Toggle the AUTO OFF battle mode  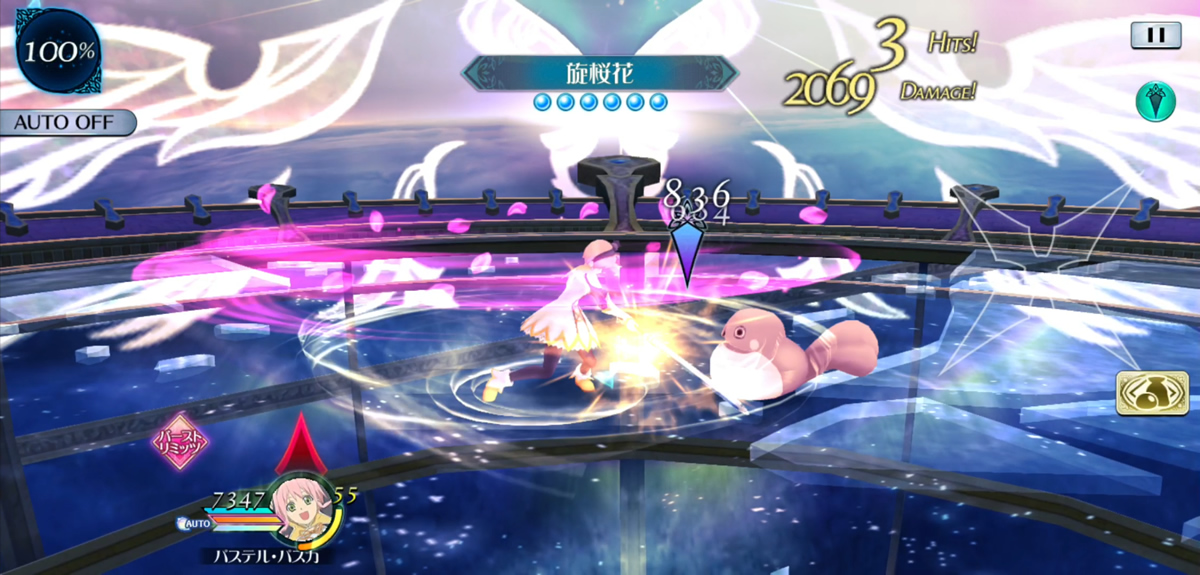(x=66, y=123)
